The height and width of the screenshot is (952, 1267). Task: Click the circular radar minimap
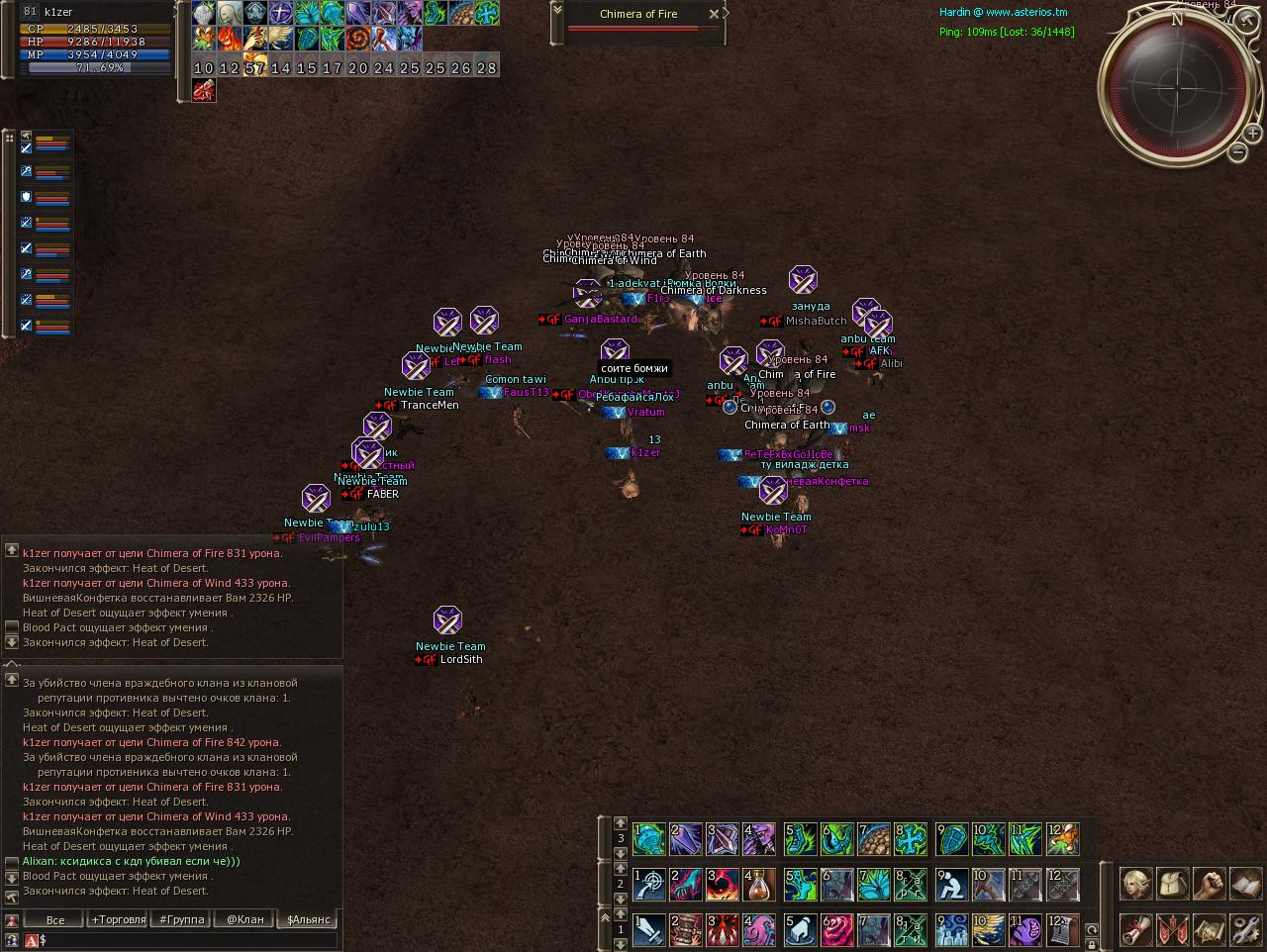[1177, 87]
